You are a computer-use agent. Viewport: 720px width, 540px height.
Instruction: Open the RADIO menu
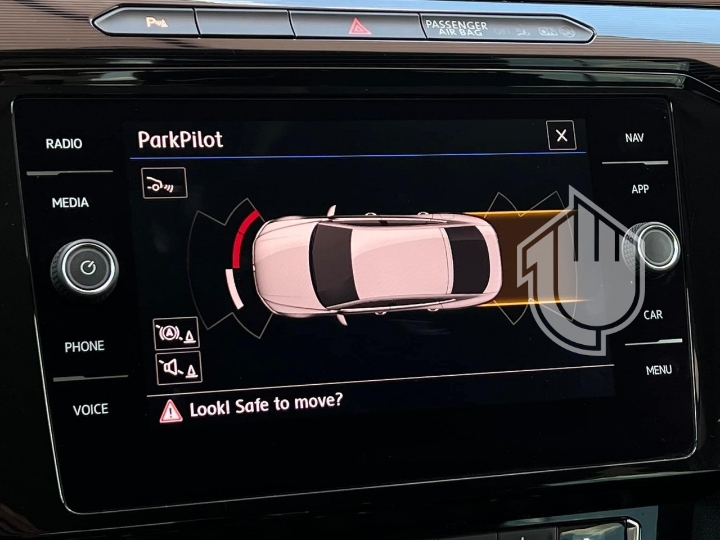pyautogui.click(x=64, y=144)
